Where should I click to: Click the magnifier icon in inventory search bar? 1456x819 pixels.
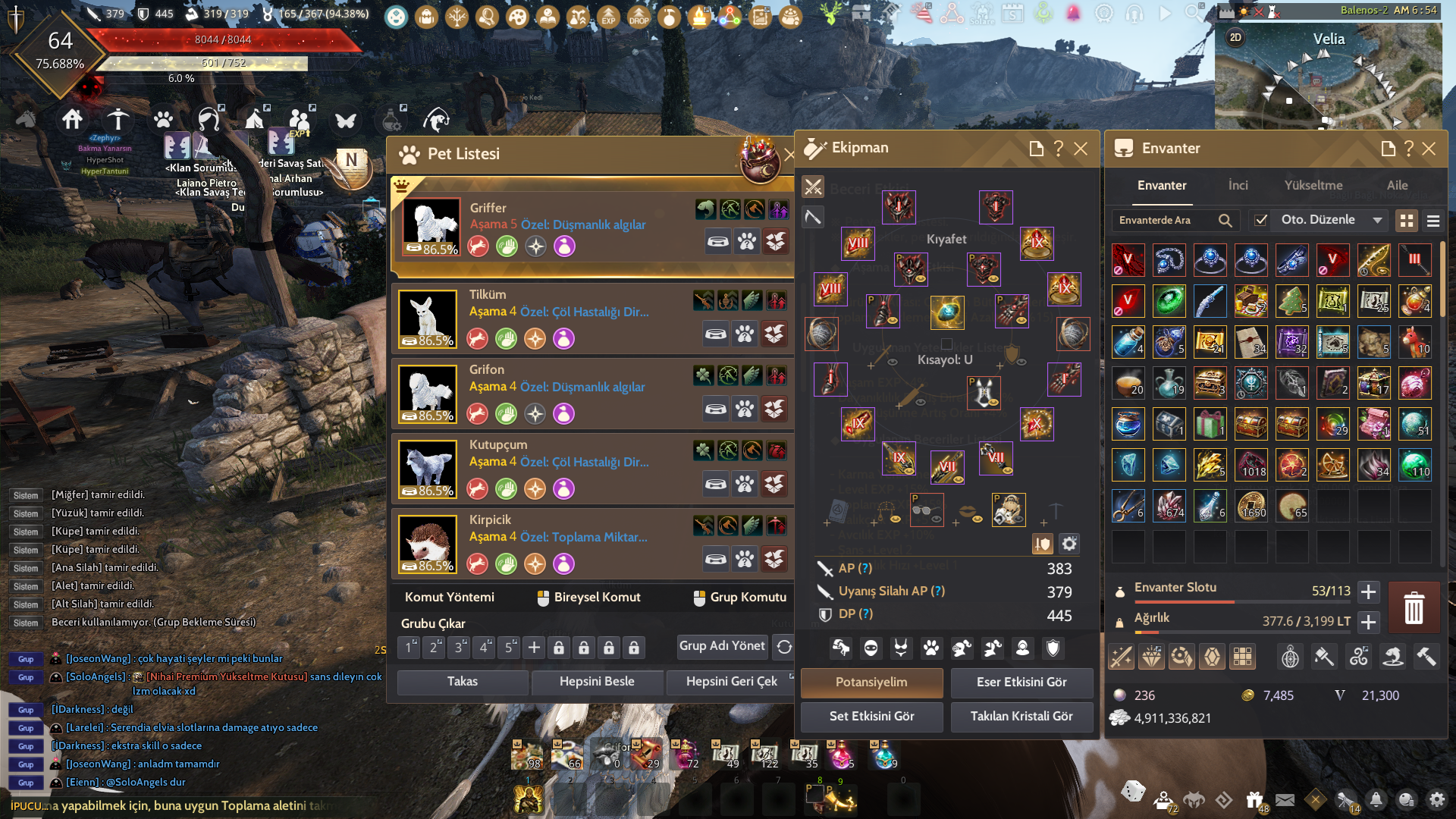(1226, 221)
